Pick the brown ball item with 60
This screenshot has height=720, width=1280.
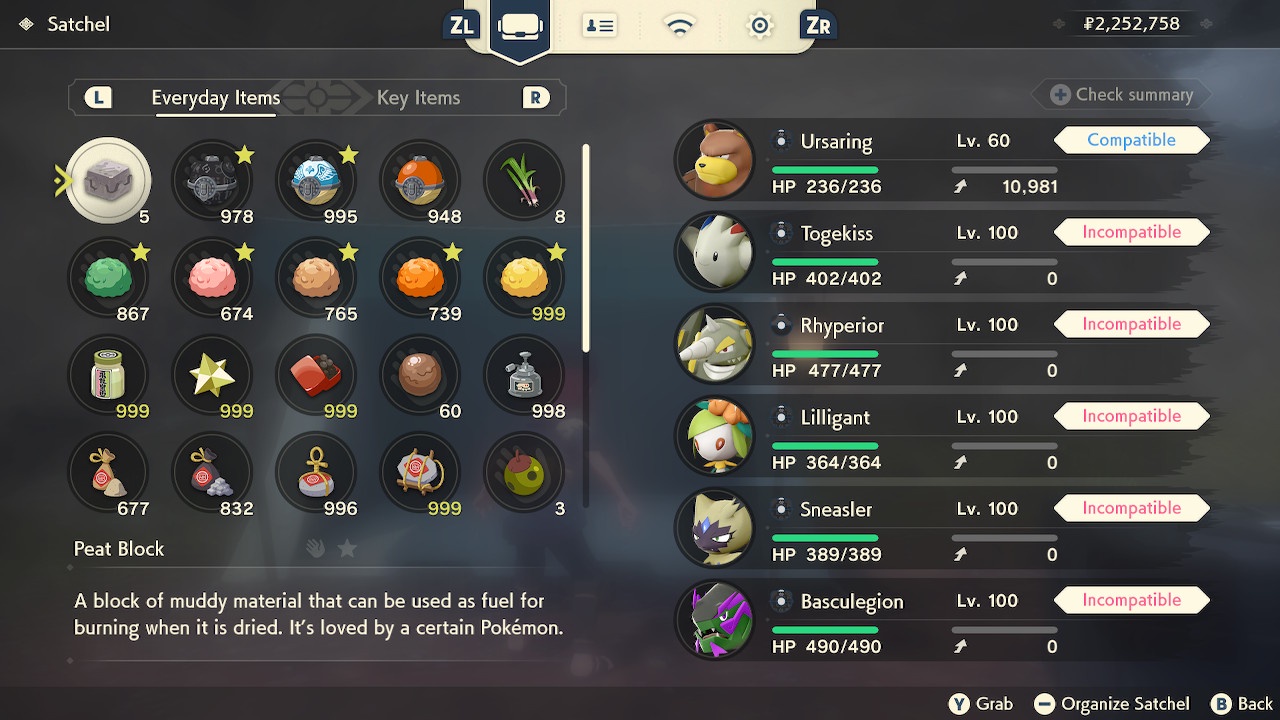[420, 375]
